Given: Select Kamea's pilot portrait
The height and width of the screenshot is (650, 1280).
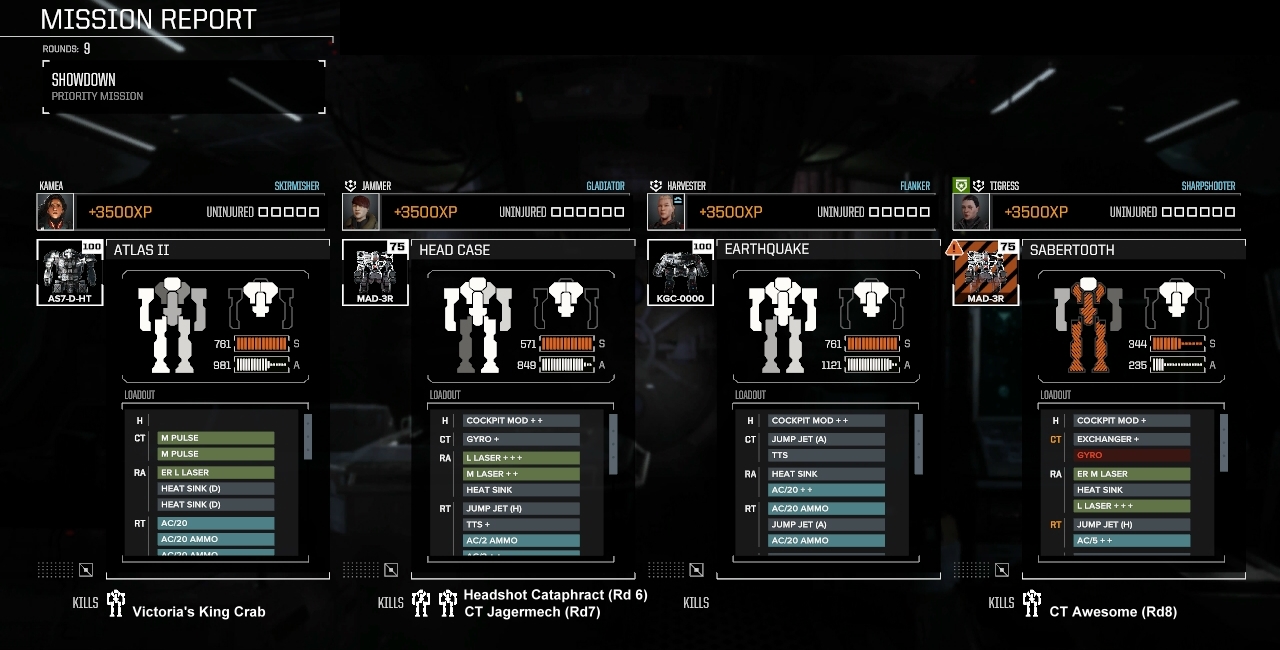Looking at the screenshot, I should 55,212.
